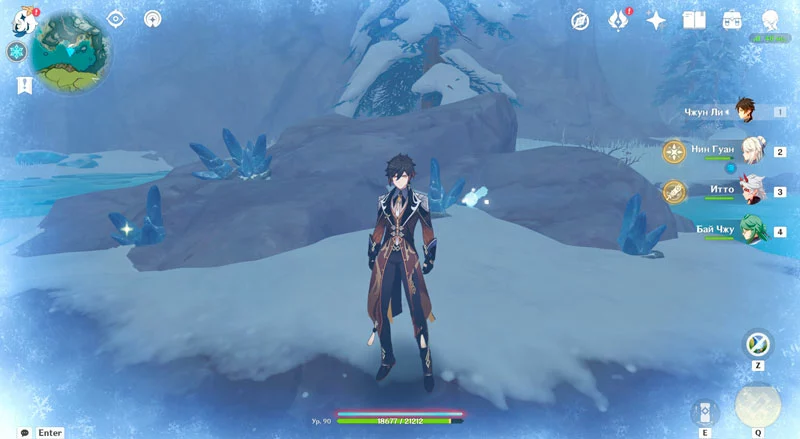Click the snowflake Sheer Cold icon

[x=17, y=51]
